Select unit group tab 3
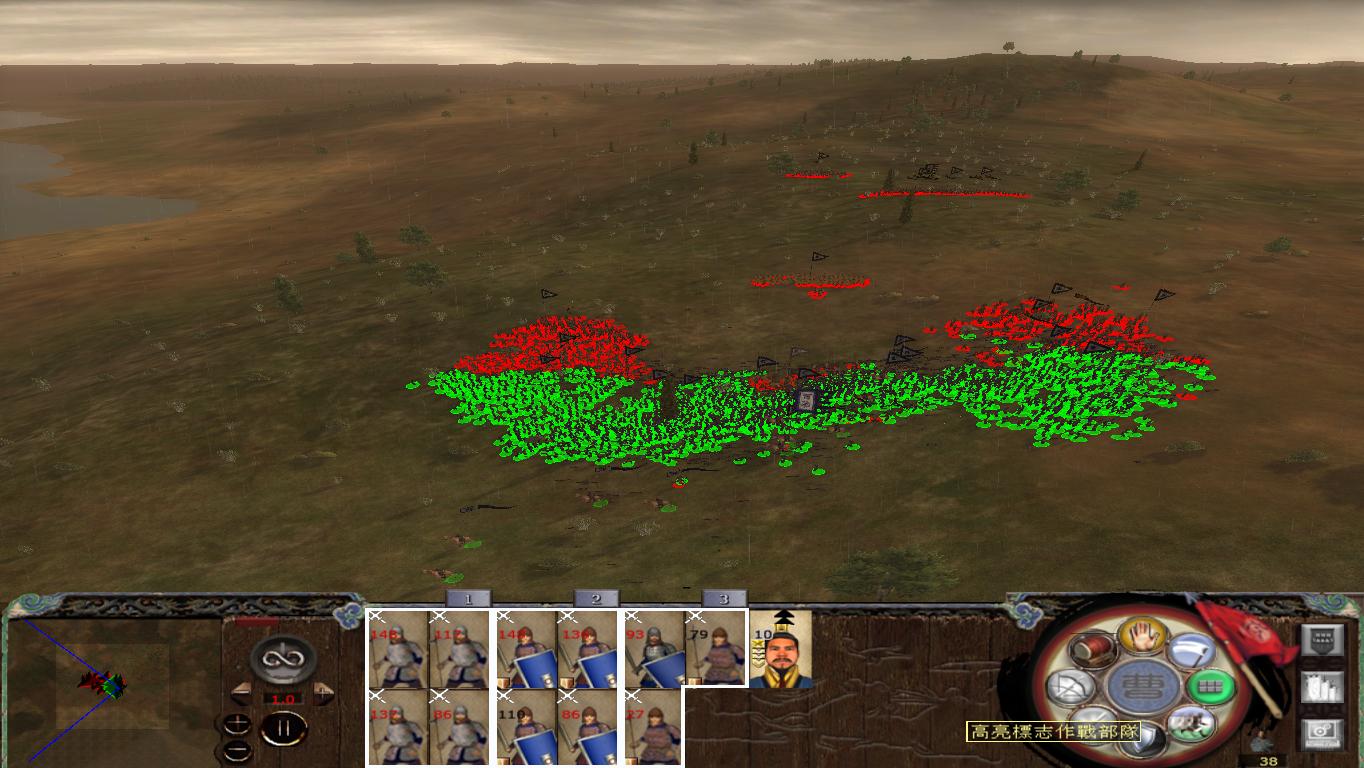This screenshot has height=768, width=1364. [x=723, y=598]
